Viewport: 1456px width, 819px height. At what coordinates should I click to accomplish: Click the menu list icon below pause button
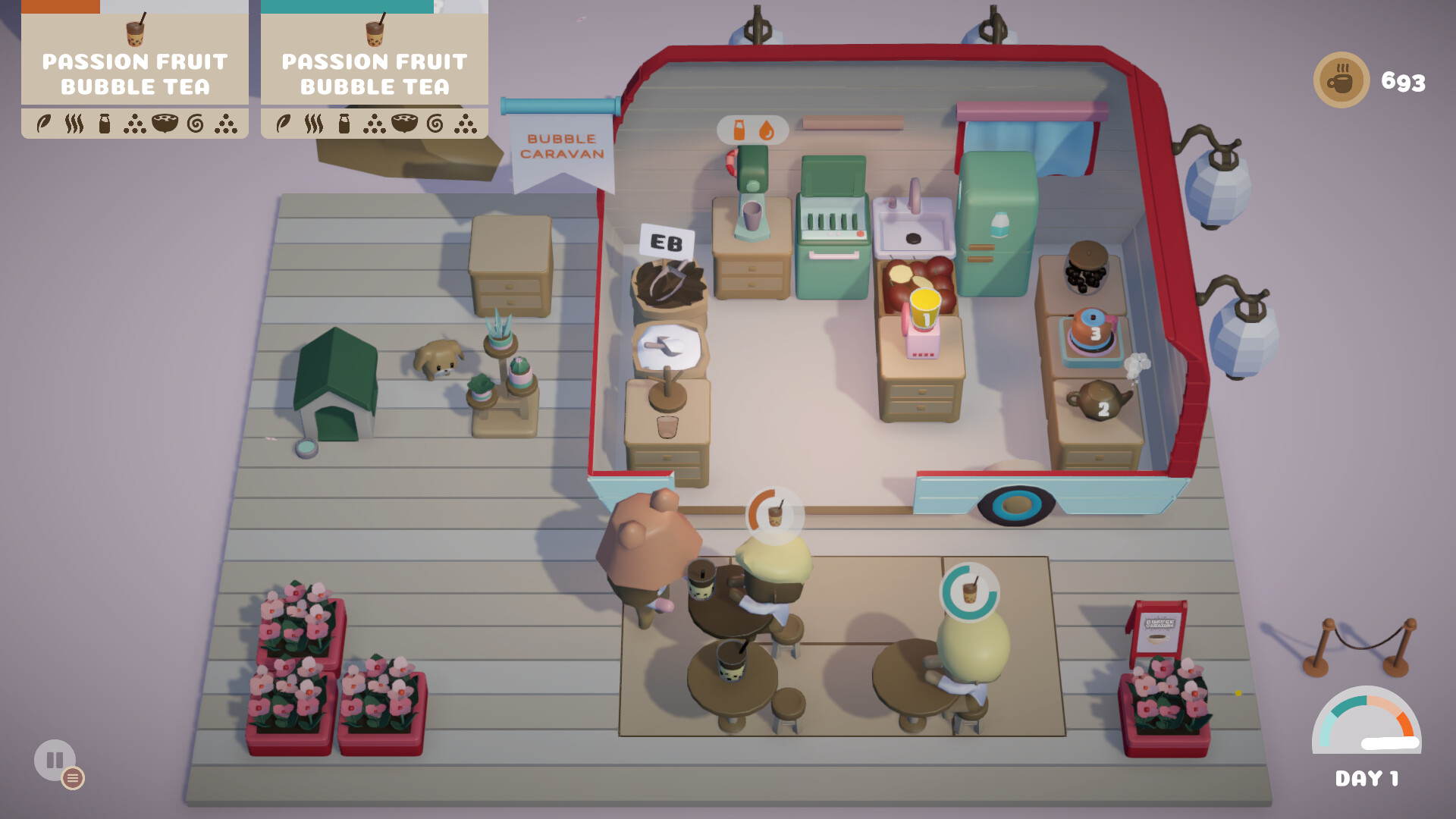[x=73, y=777]
